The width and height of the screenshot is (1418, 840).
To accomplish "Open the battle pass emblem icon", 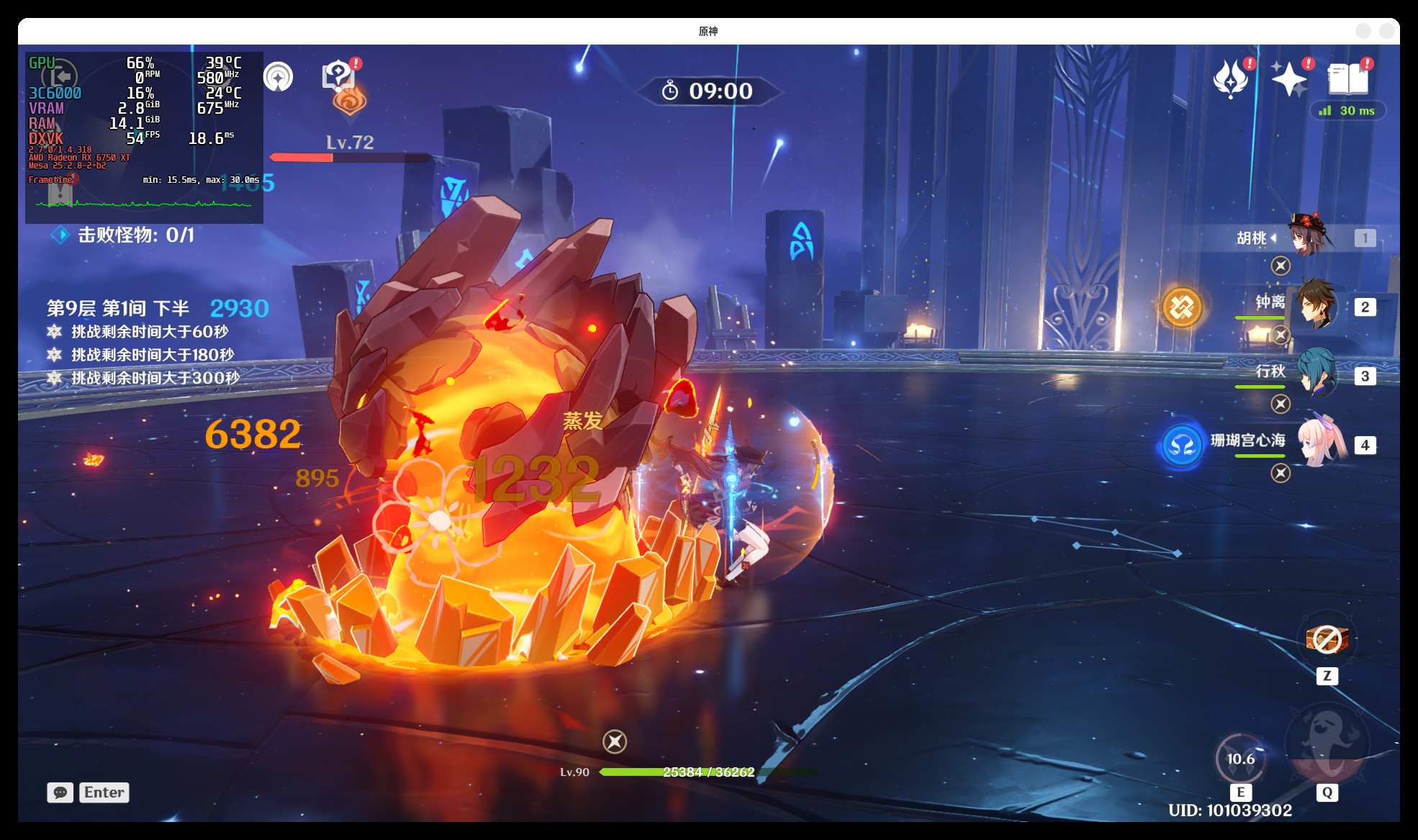I will (1230, 78).
